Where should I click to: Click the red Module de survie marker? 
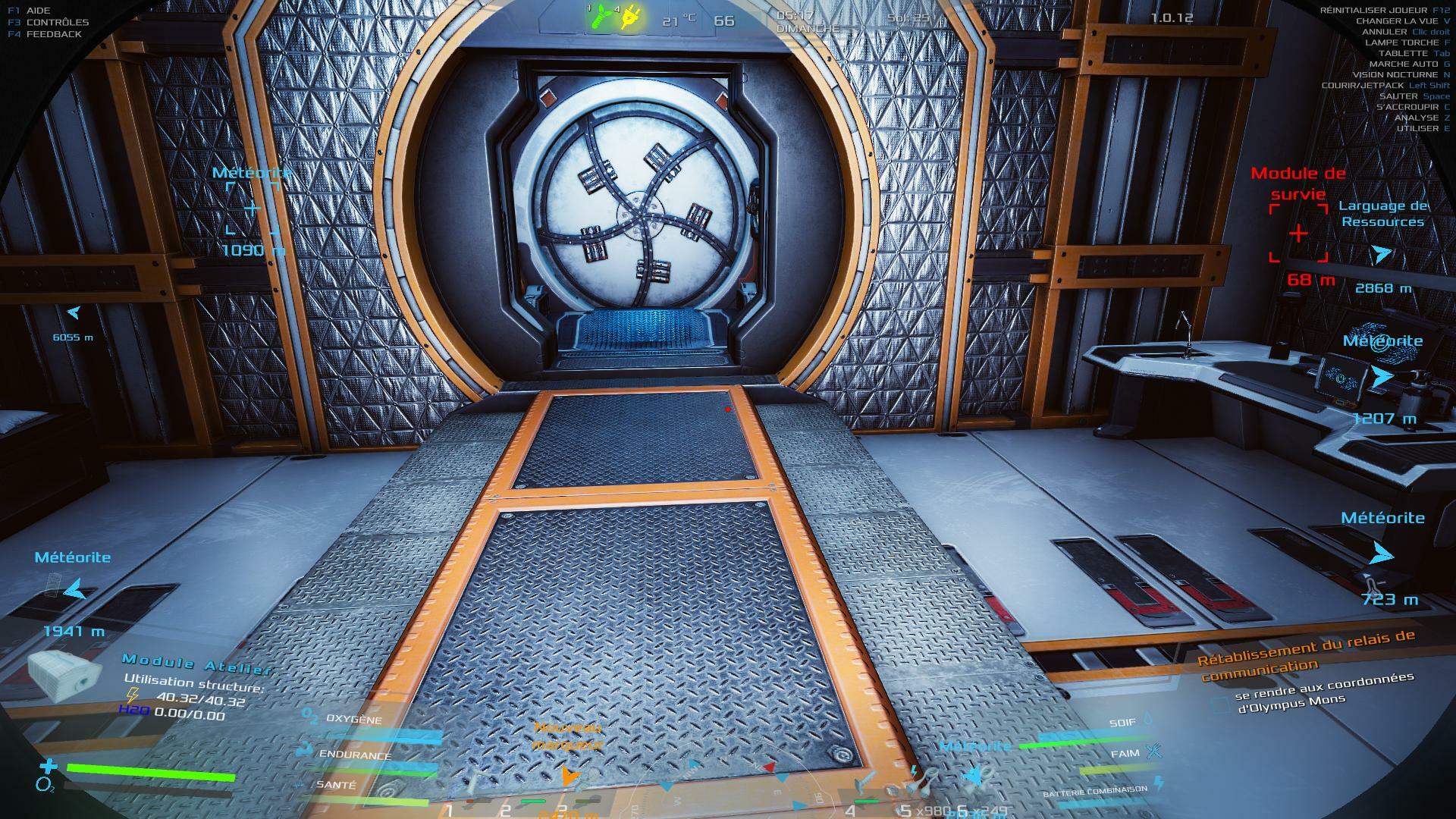pyautogui.click(x=1298, y=233)
